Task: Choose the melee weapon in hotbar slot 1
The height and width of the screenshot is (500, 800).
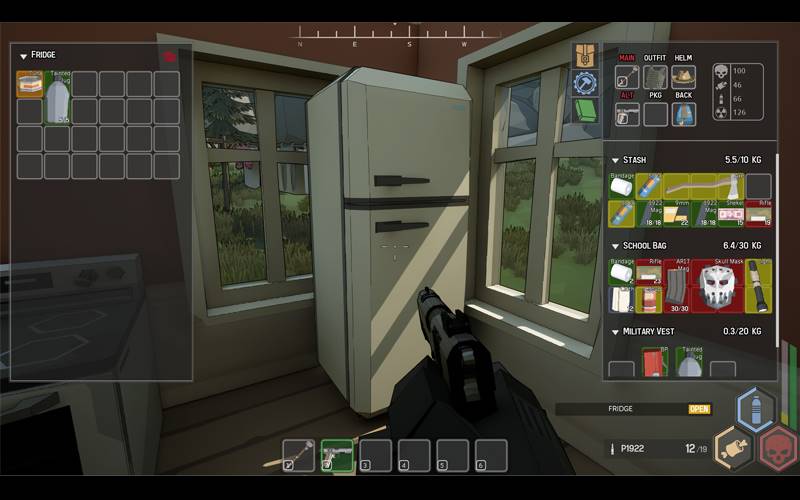Action: [x=298, y=456]
